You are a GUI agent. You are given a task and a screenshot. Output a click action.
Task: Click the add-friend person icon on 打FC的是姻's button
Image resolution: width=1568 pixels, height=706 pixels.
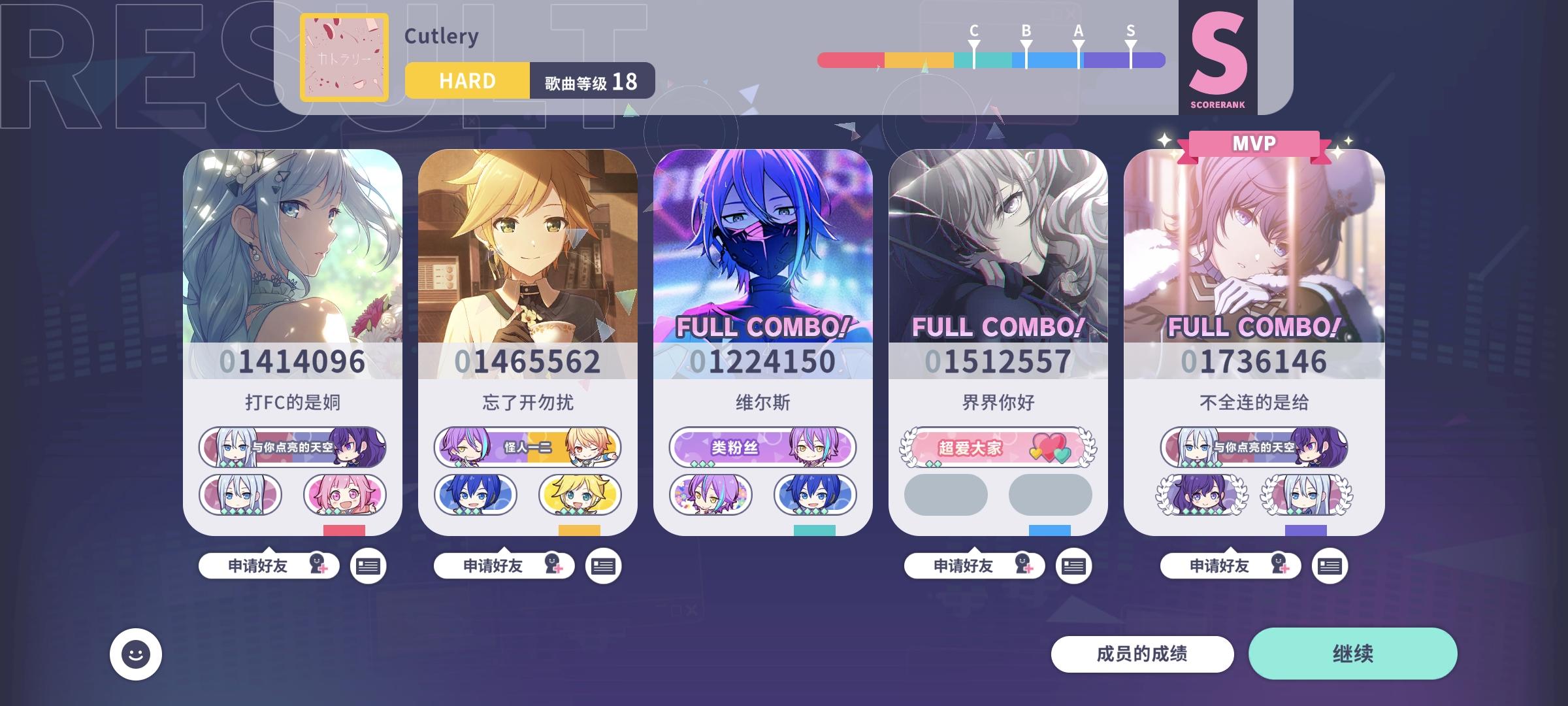pyautogui.click(x=318, y=565)
